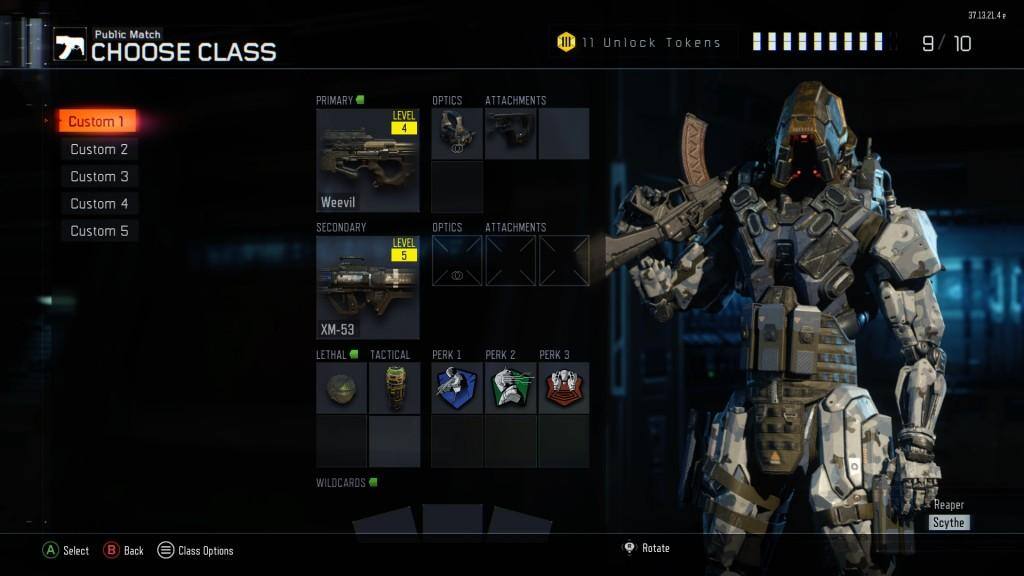Open the Perk 3 slot
1024x576 pixels.
[564, 388]
